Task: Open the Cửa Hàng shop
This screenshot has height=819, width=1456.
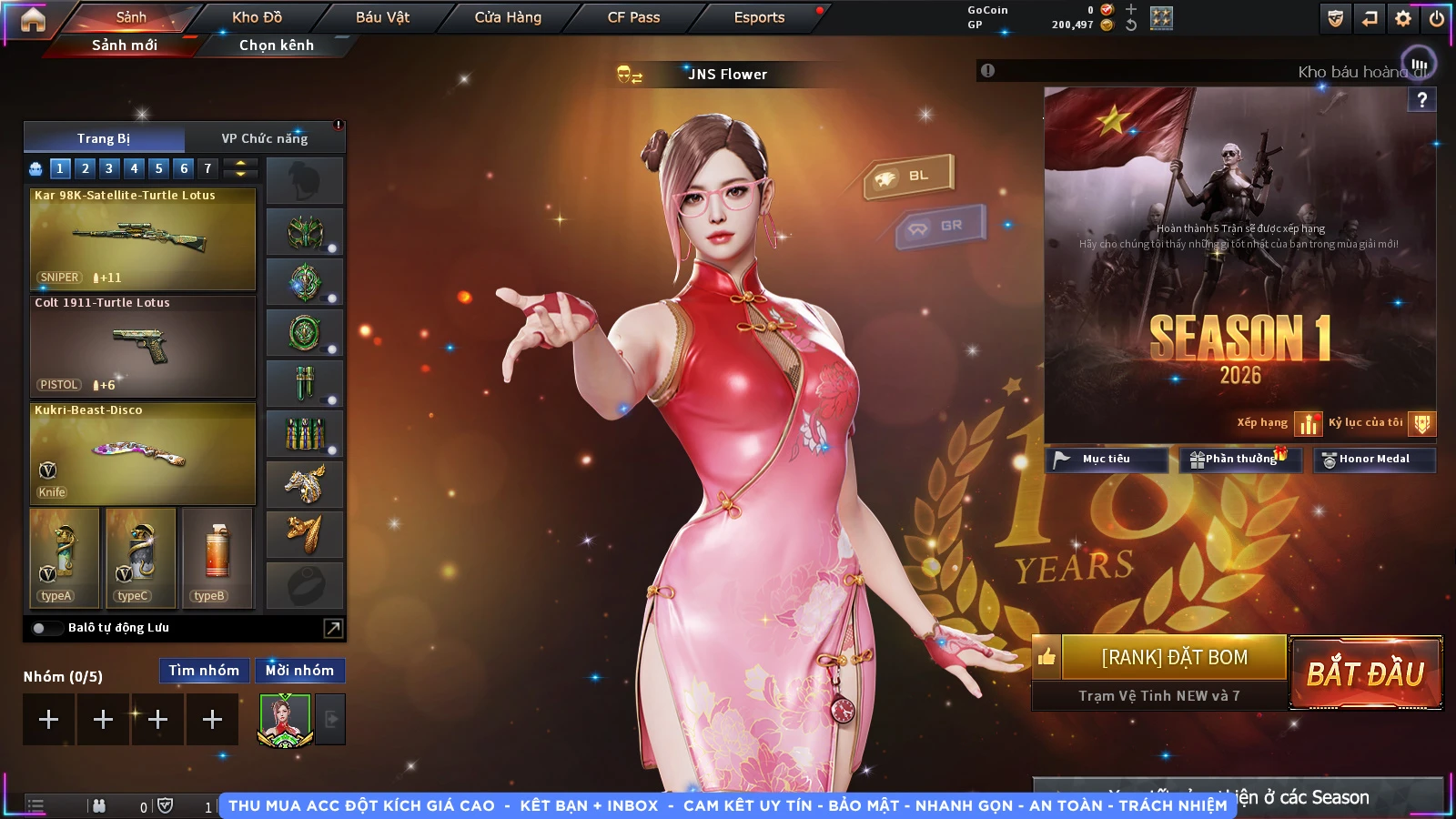Action: click(508, 17)
